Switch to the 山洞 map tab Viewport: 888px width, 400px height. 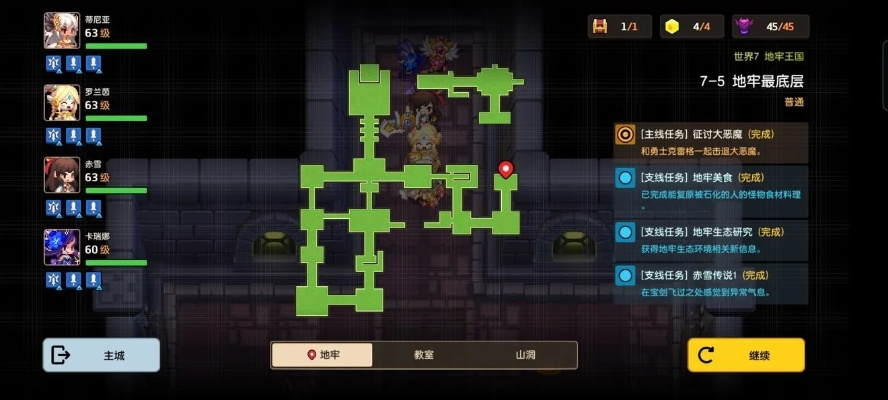[526, 355]
